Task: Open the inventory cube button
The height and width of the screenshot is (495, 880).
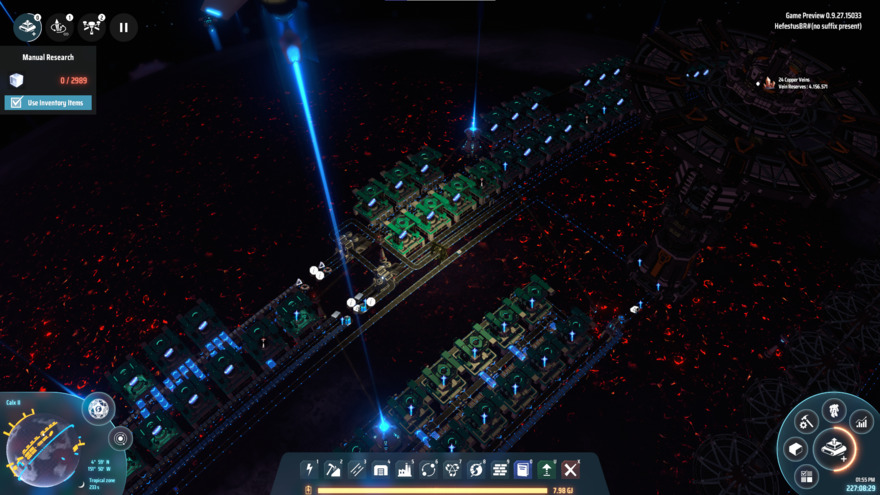Action: (796, 449)
